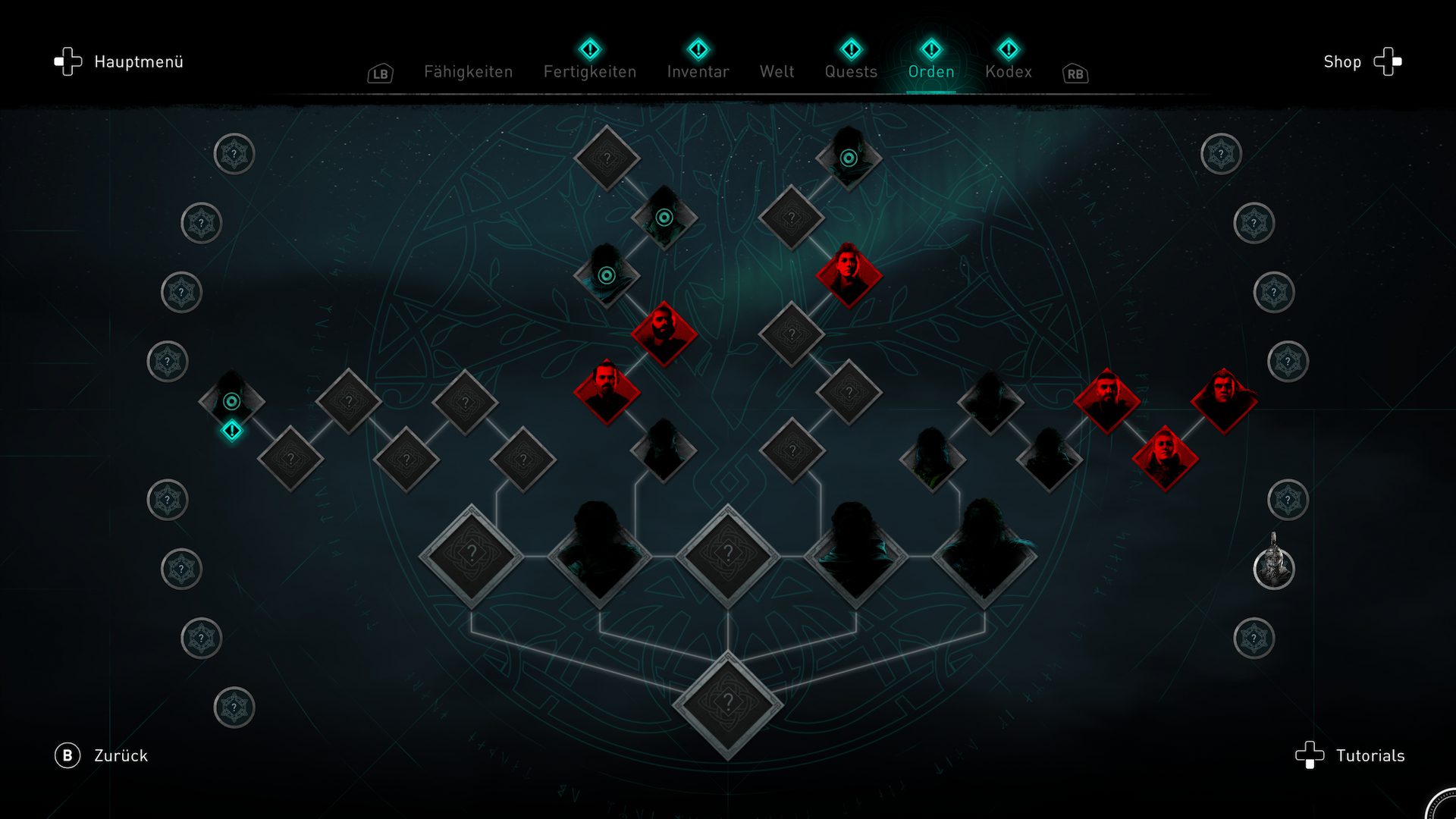Select the Welt tab

pyautogui.click(x=777, y=71)
